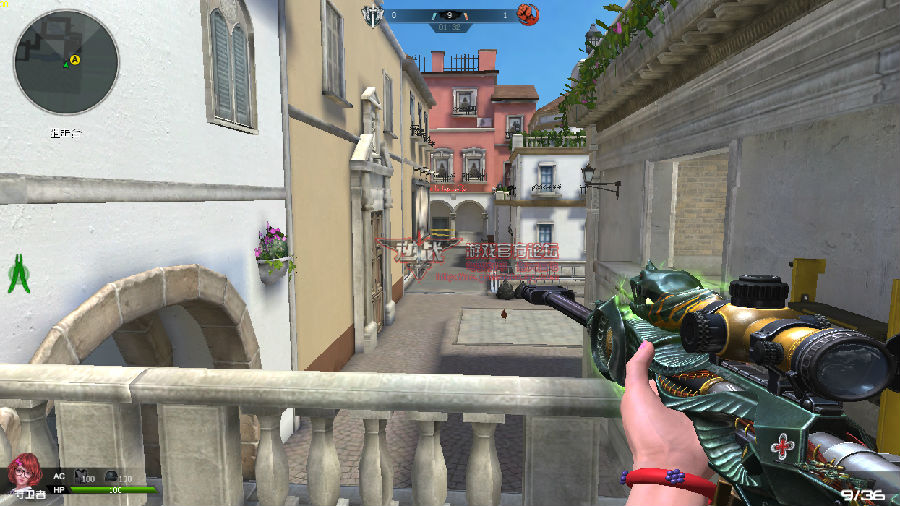Screen dimensions: 900x506
Task: Click the green standing stance indicator
Action: [18, 274]
